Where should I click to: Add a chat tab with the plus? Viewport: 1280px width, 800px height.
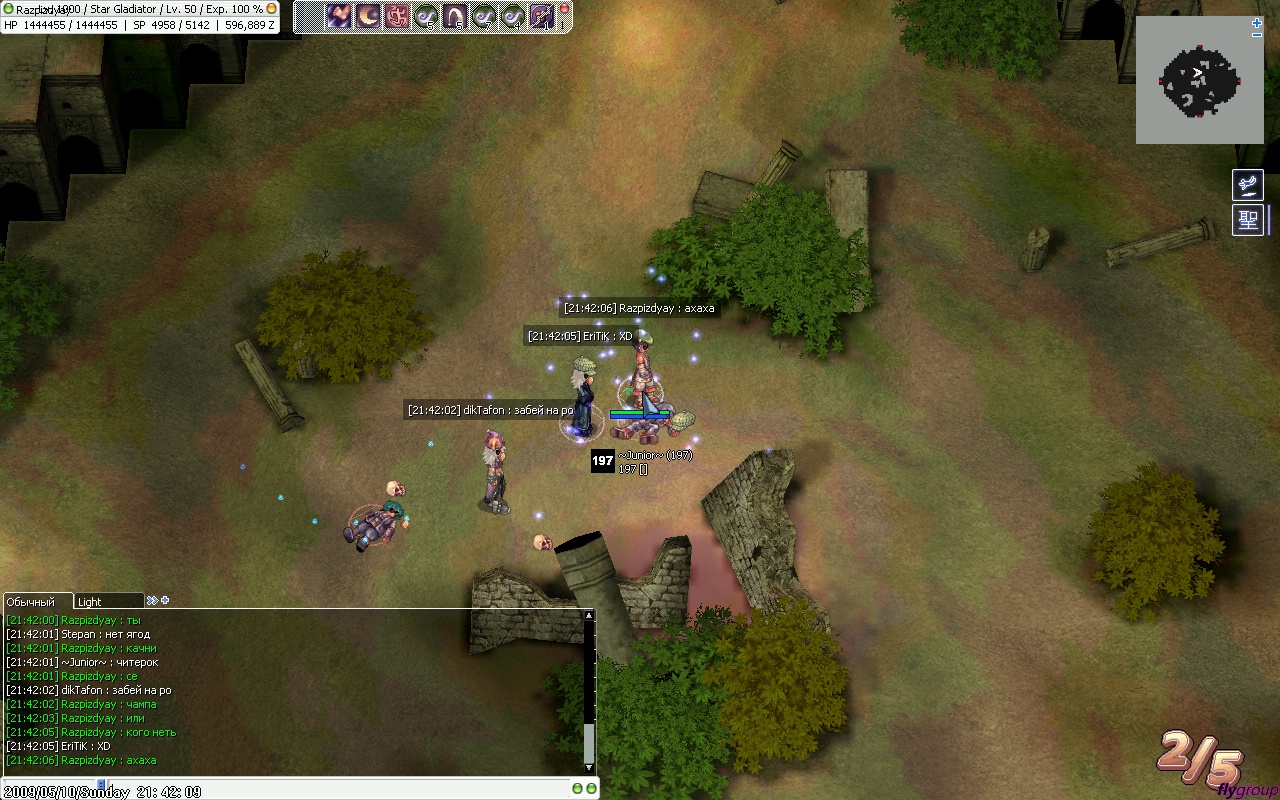tap(165, 601)
